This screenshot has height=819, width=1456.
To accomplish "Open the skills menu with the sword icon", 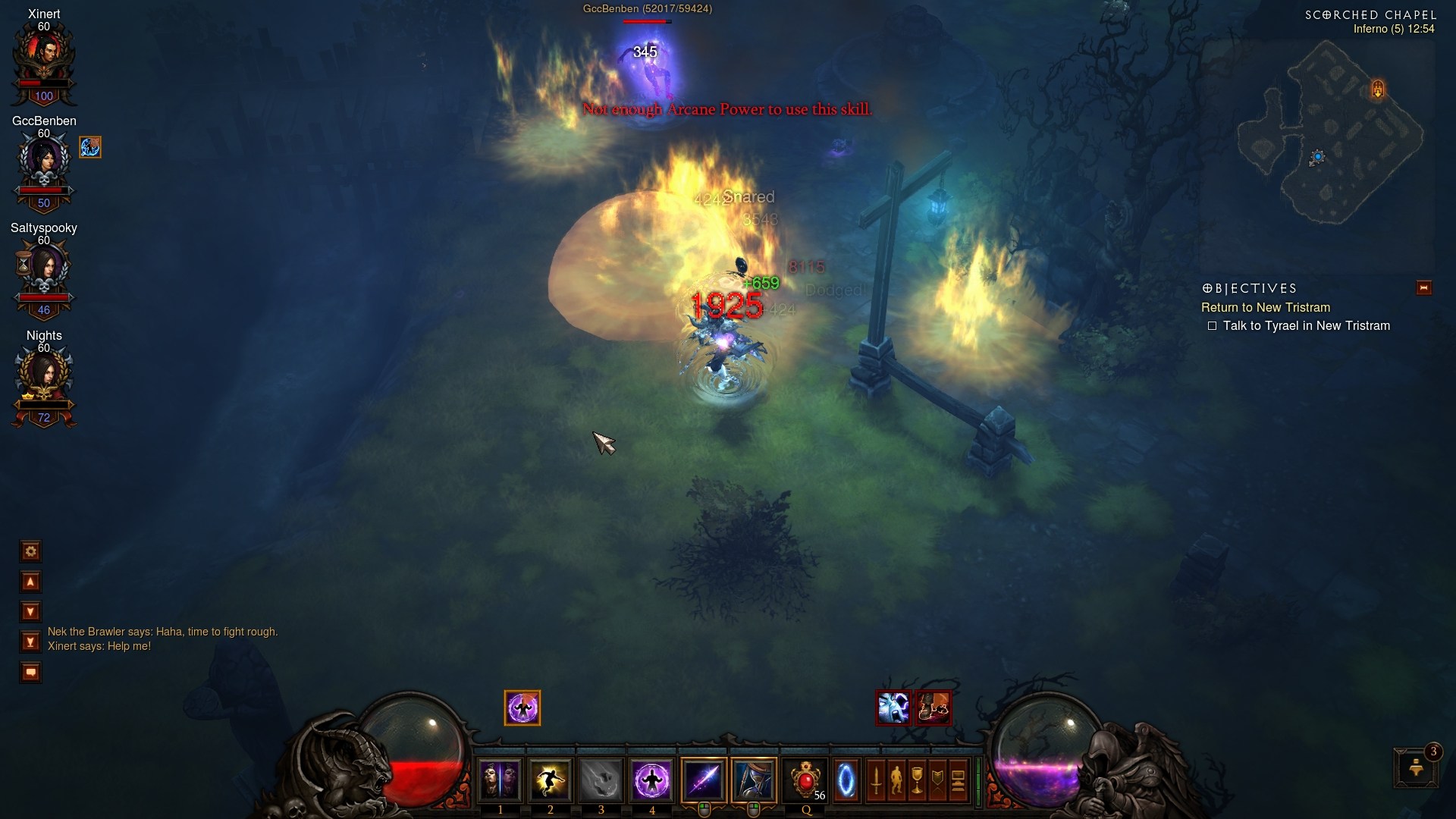I will point(876,781).
